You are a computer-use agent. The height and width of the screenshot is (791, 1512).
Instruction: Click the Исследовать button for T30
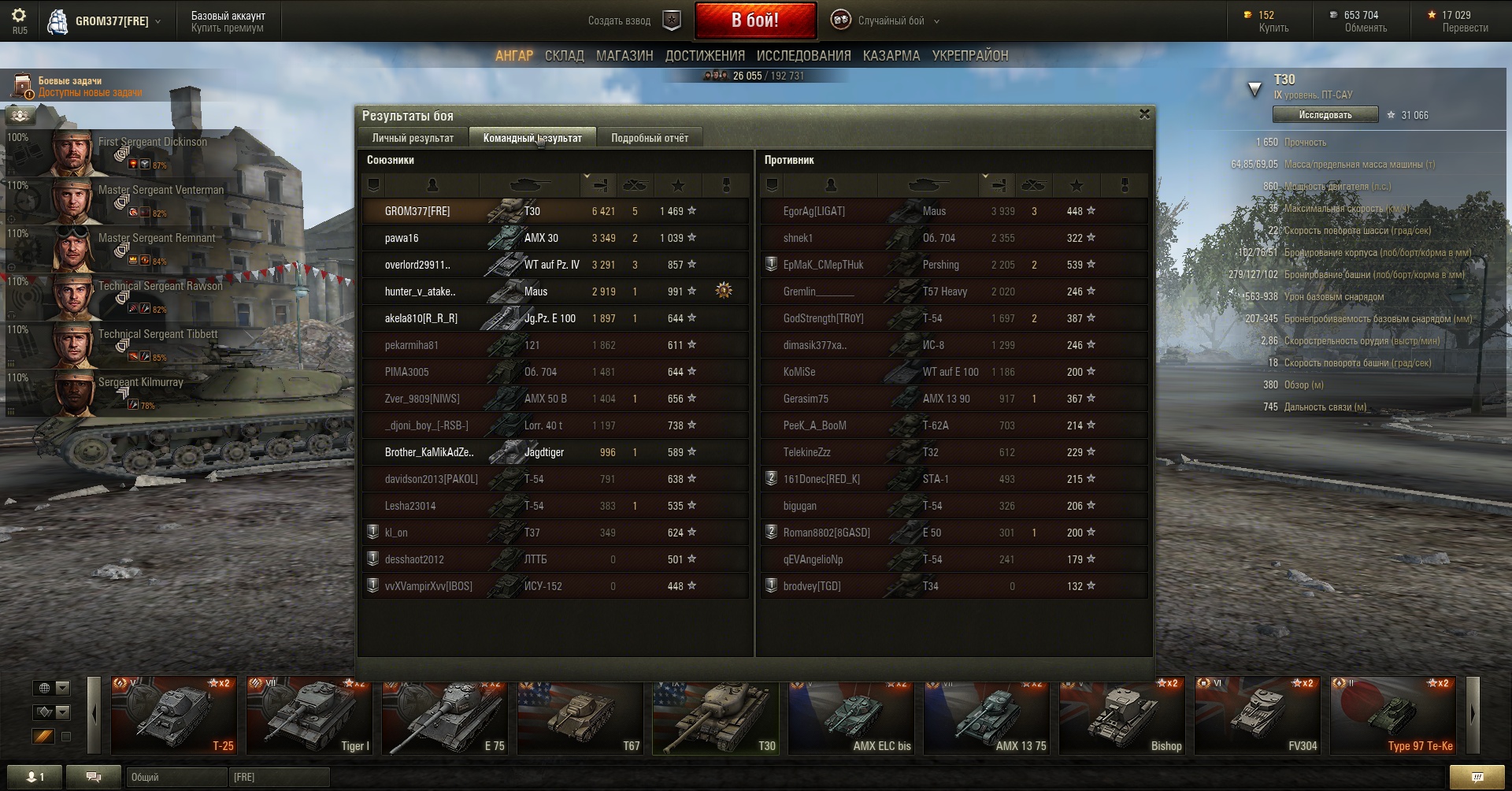pyautogui.click(x=1325, y=115)
